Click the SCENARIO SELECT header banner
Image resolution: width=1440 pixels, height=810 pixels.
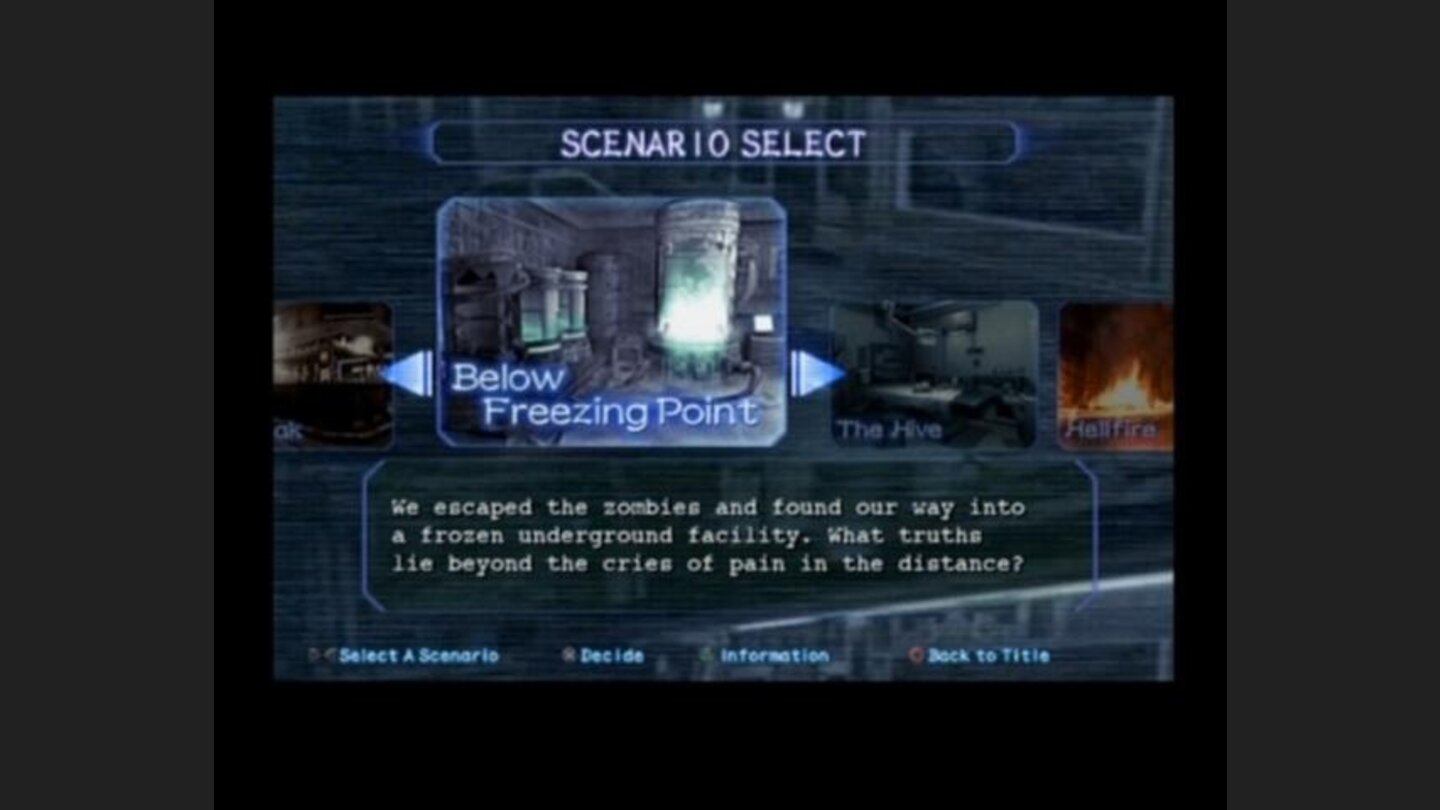click(x=716, y=142)
